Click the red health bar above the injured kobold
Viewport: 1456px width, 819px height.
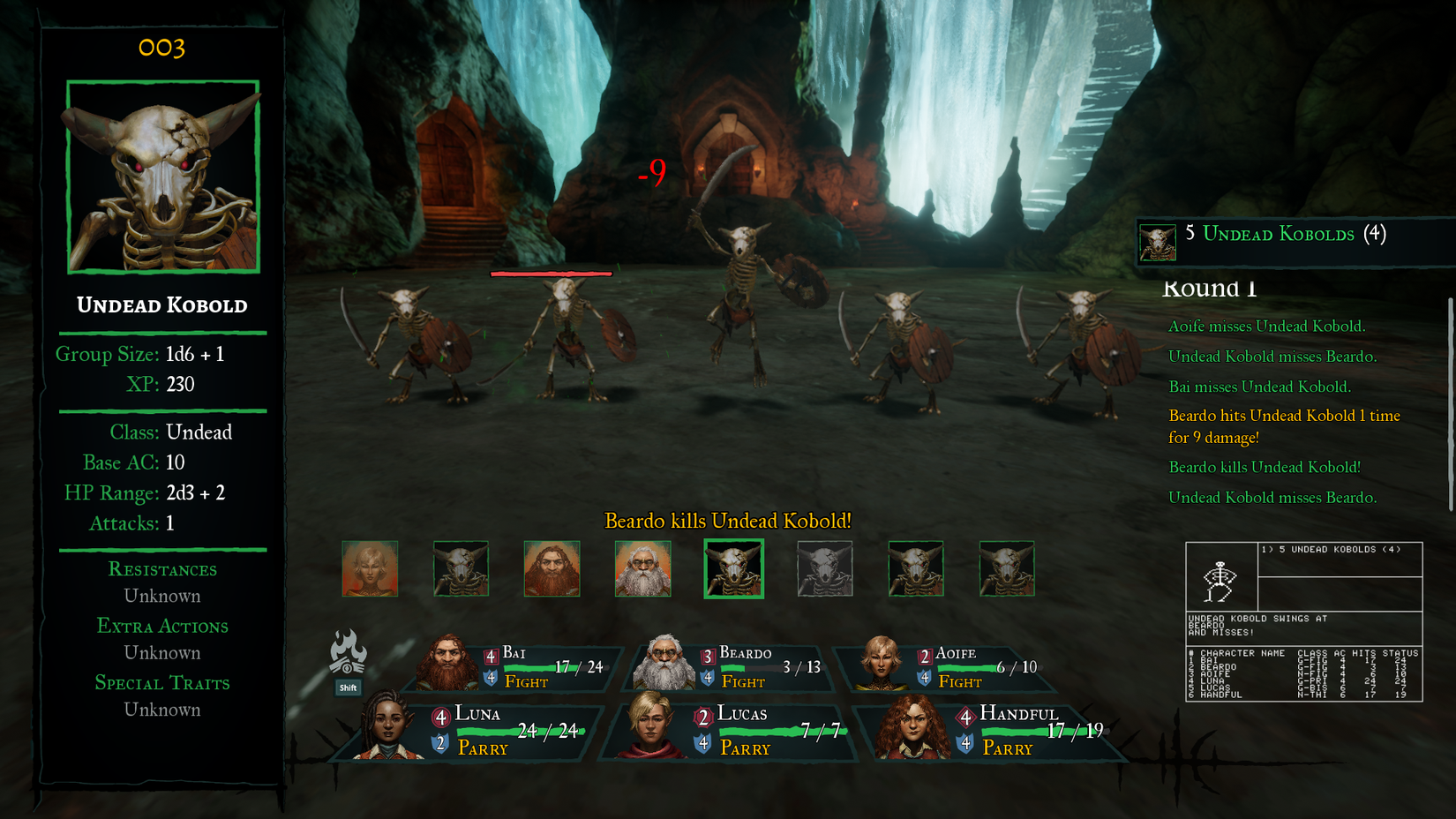pos(551,274)
